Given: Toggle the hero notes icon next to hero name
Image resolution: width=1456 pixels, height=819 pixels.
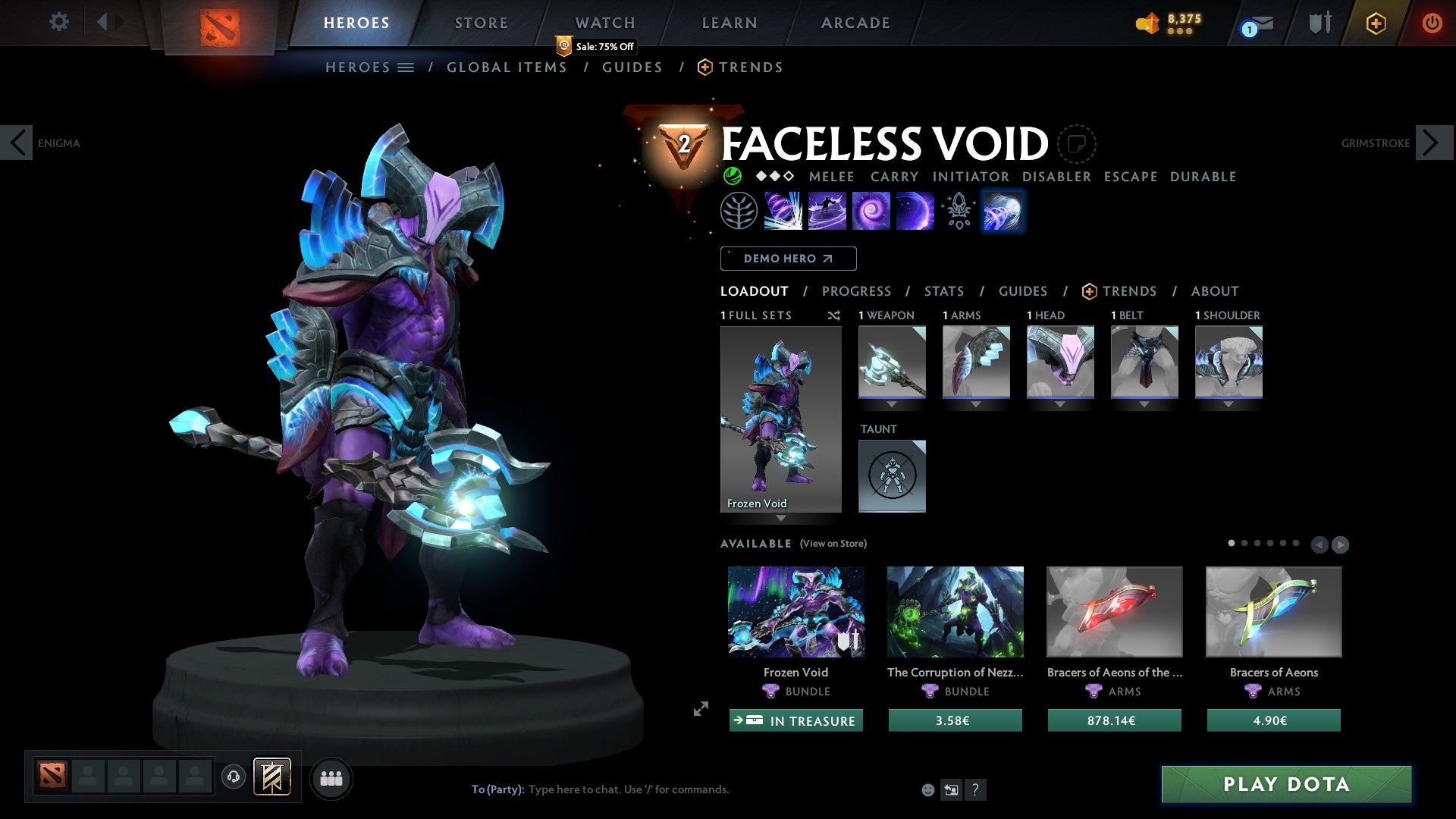Looking at the screenshot, I should [1076, 143].
